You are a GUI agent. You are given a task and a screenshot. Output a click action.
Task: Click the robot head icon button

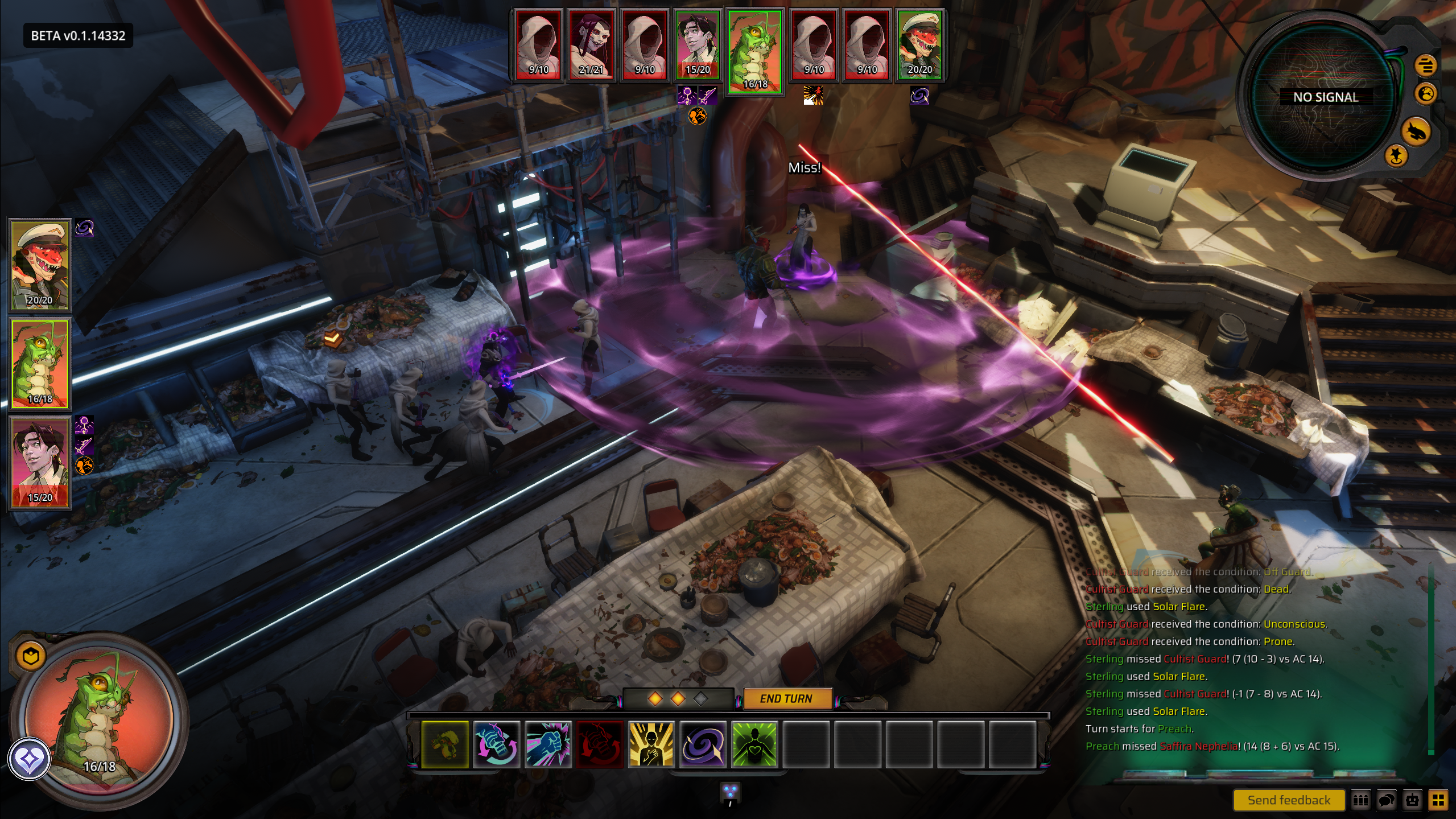[x=1412, y=800]
